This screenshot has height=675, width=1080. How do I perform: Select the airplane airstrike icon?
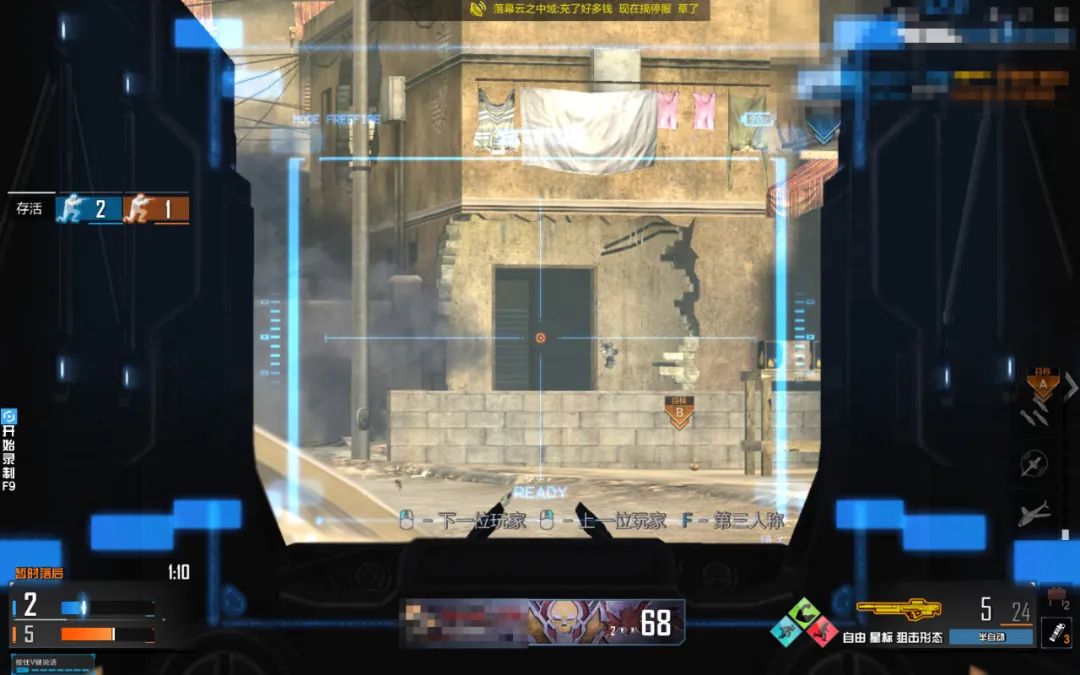point(1035,514)
